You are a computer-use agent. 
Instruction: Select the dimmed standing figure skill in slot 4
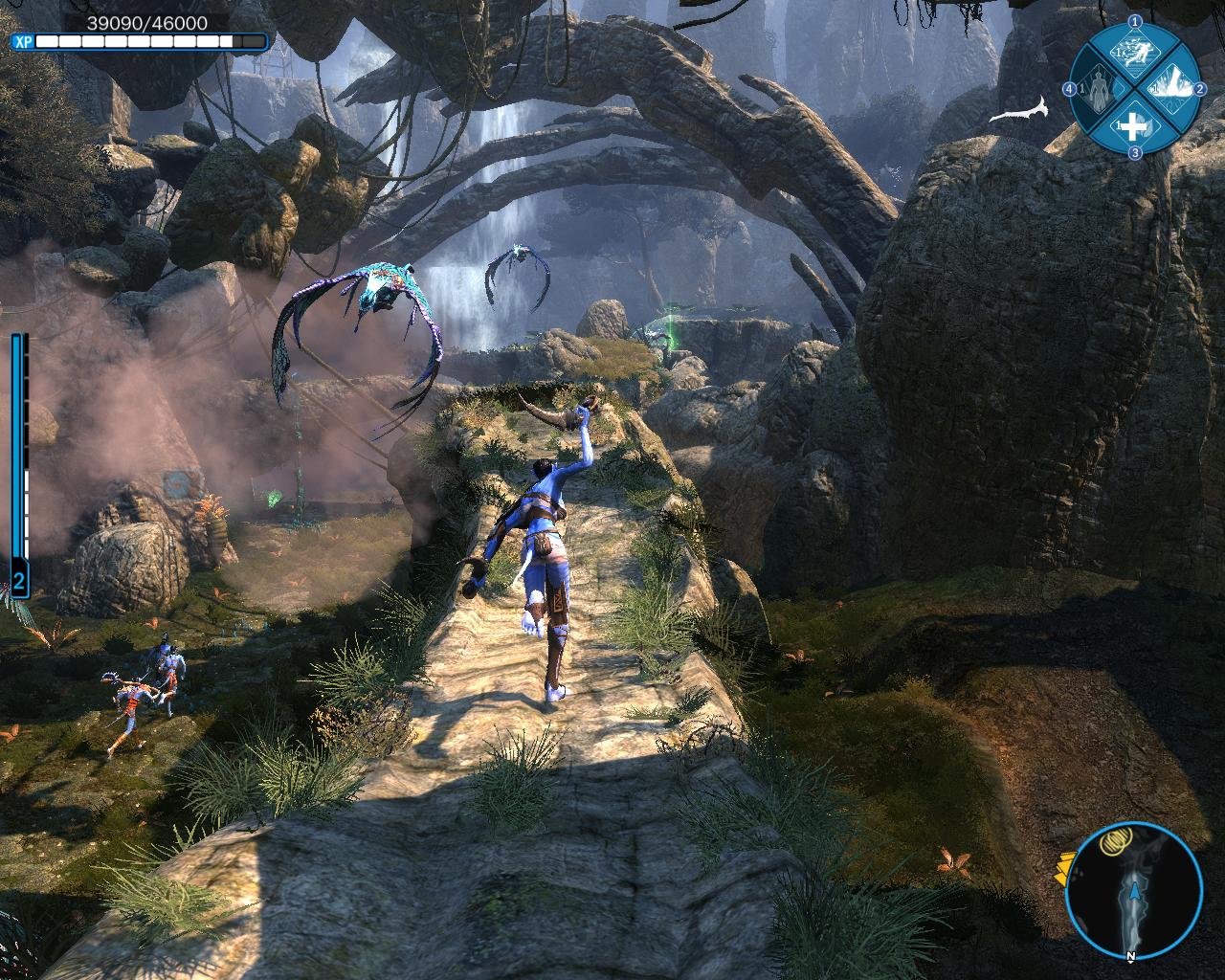pos(1097,89)
